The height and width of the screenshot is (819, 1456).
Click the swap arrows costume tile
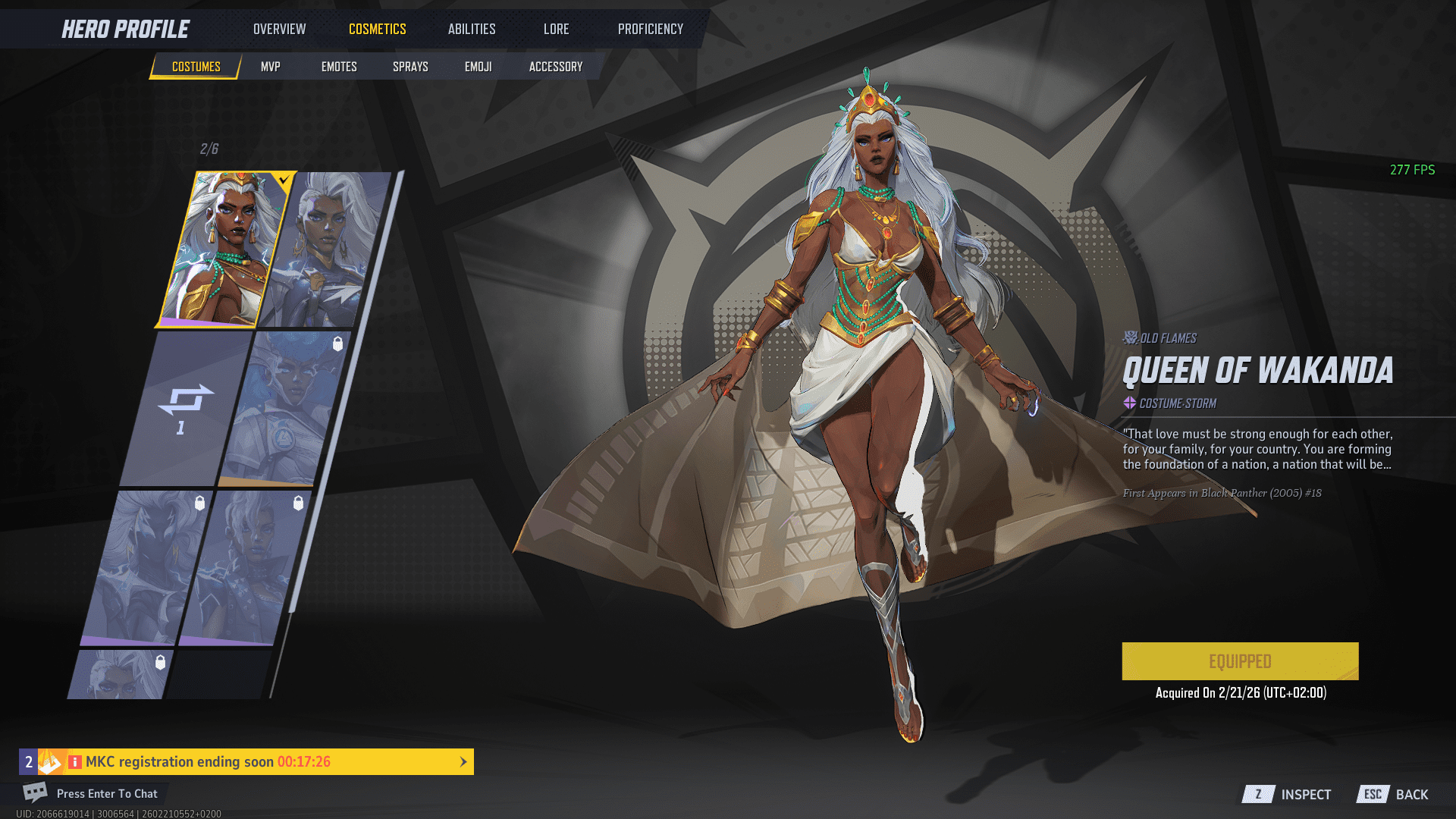[x=185, y=408]
